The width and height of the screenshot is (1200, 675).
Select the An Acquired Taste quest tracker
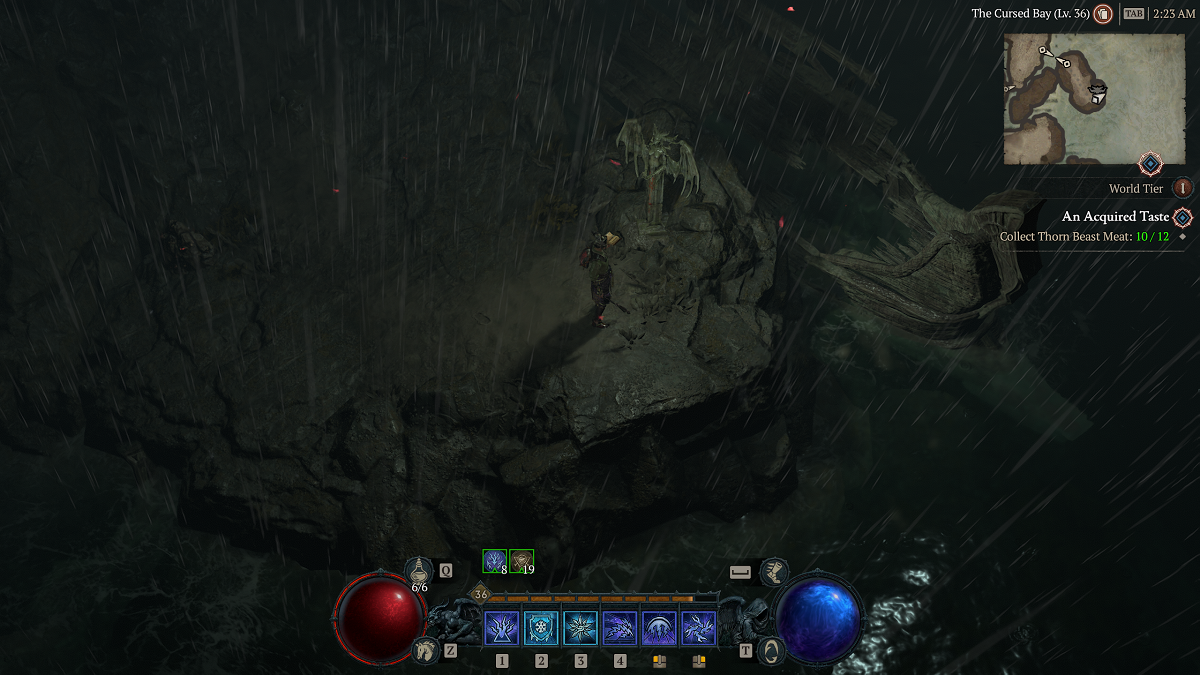coord(1115,217)
